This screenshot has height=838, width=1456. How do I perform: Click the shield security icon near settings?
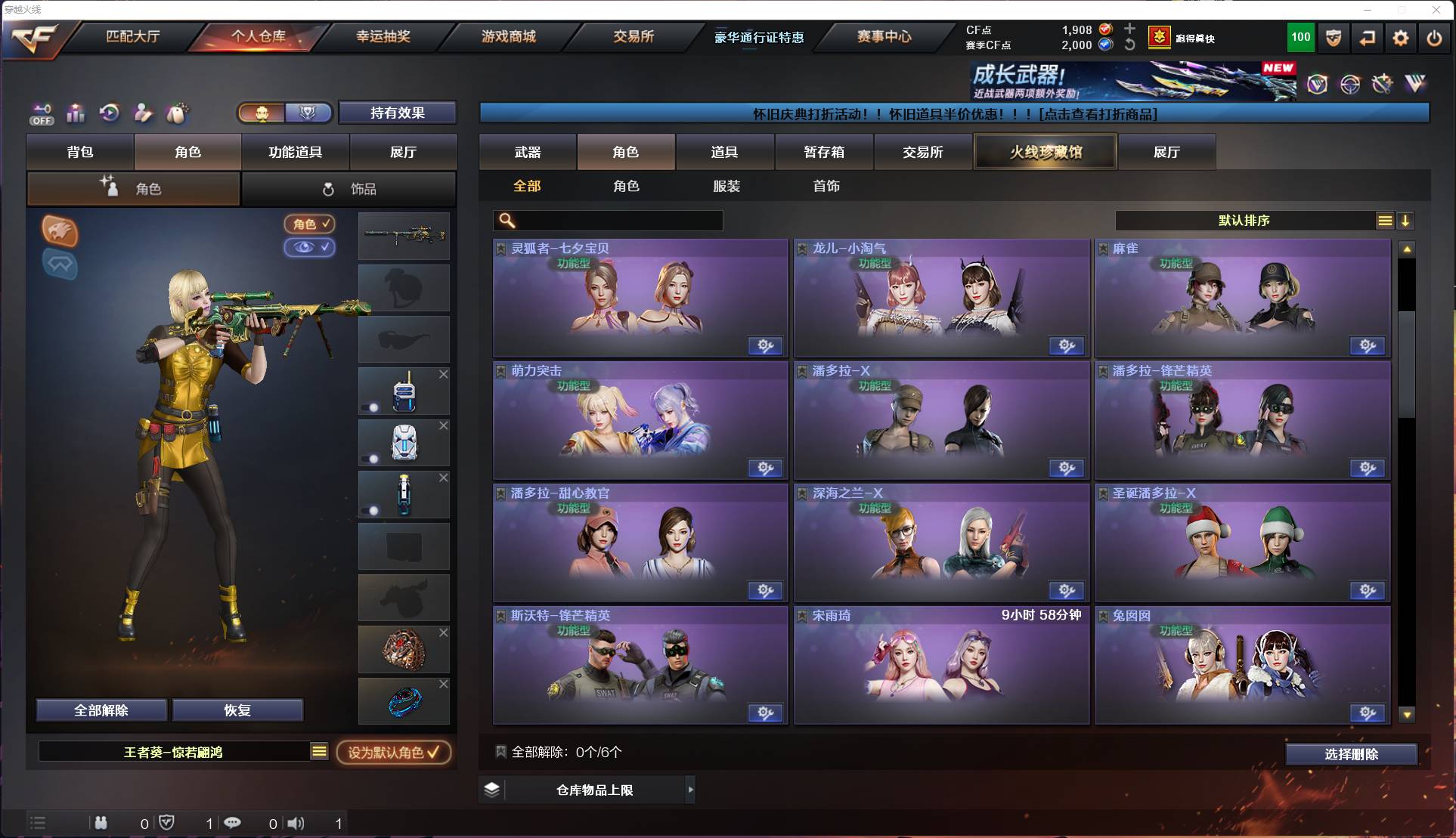click(x=1333, y=37)
